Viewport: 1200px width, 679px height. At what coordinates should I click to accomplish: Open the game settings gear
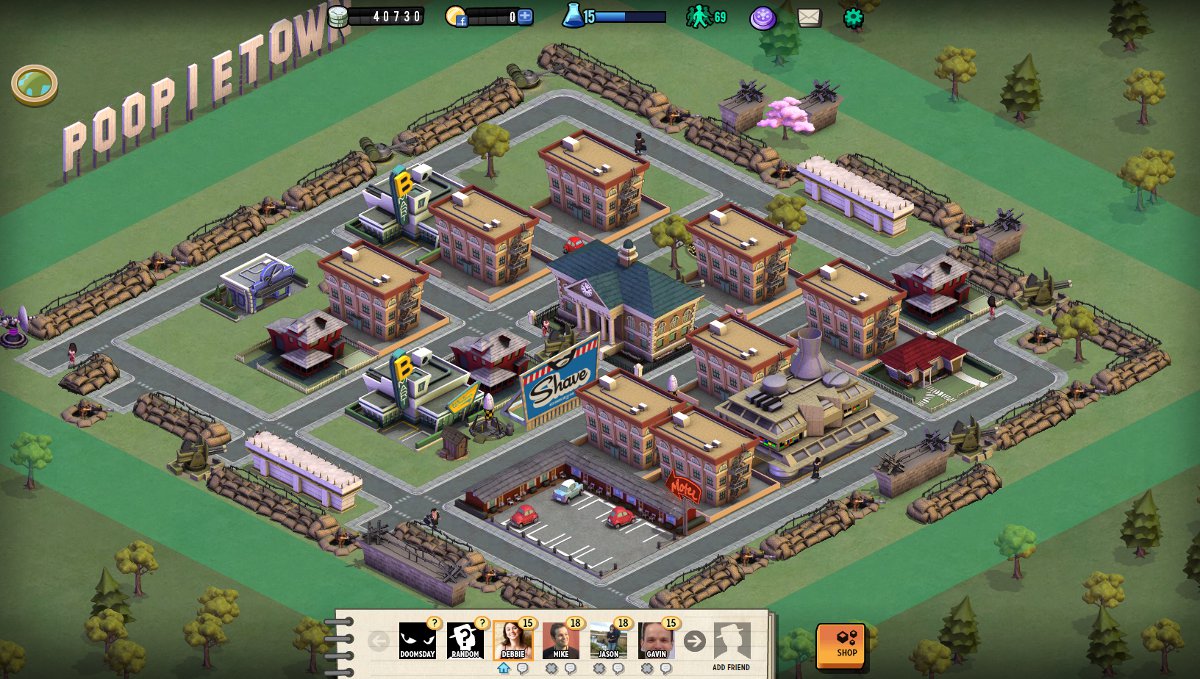(x=853, y=17)
